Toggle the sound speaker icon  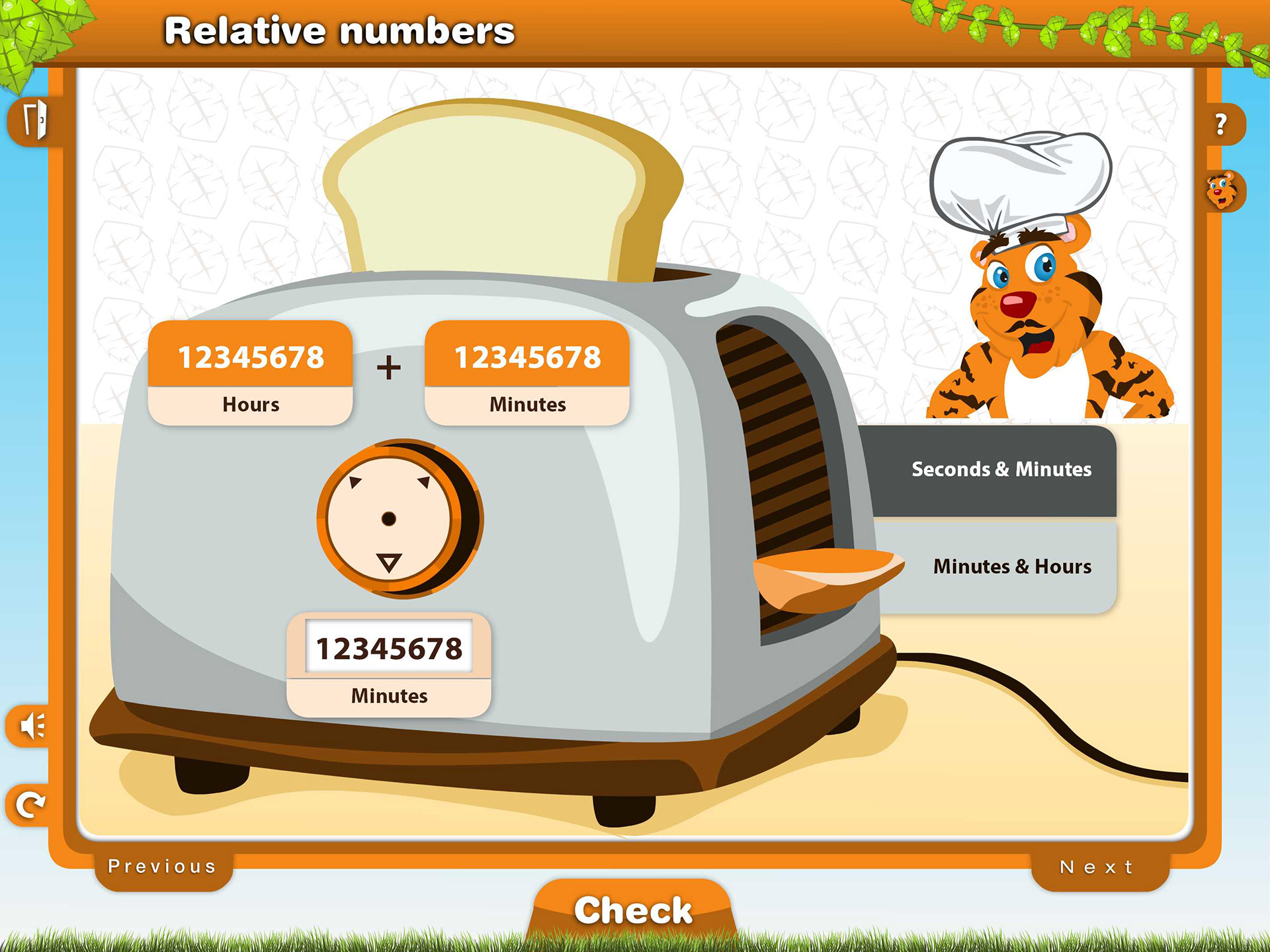click(31, 726)
